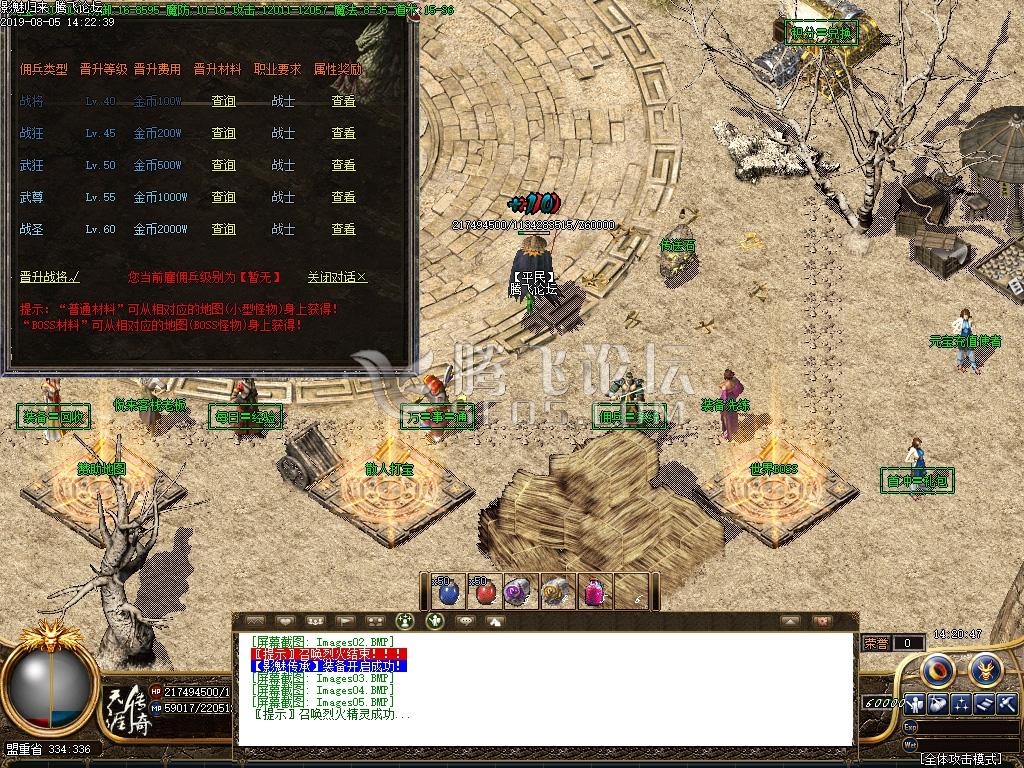
Task: Select the purple scroll hotbar slot
Action: 518,592
